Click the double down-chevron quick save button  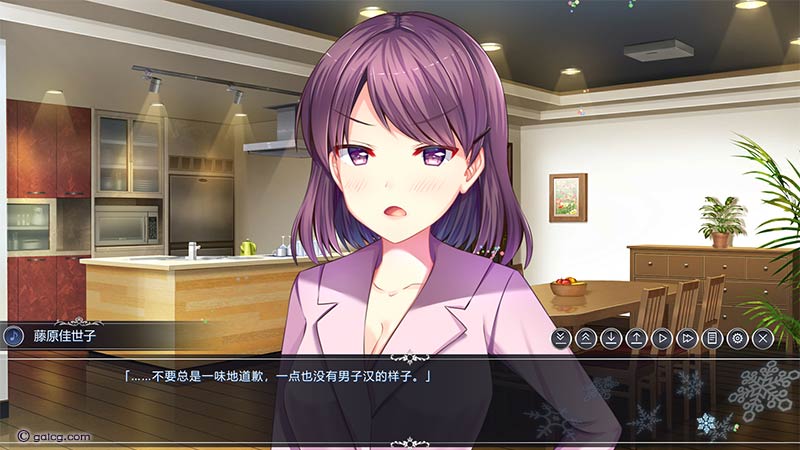click(561, 338)
